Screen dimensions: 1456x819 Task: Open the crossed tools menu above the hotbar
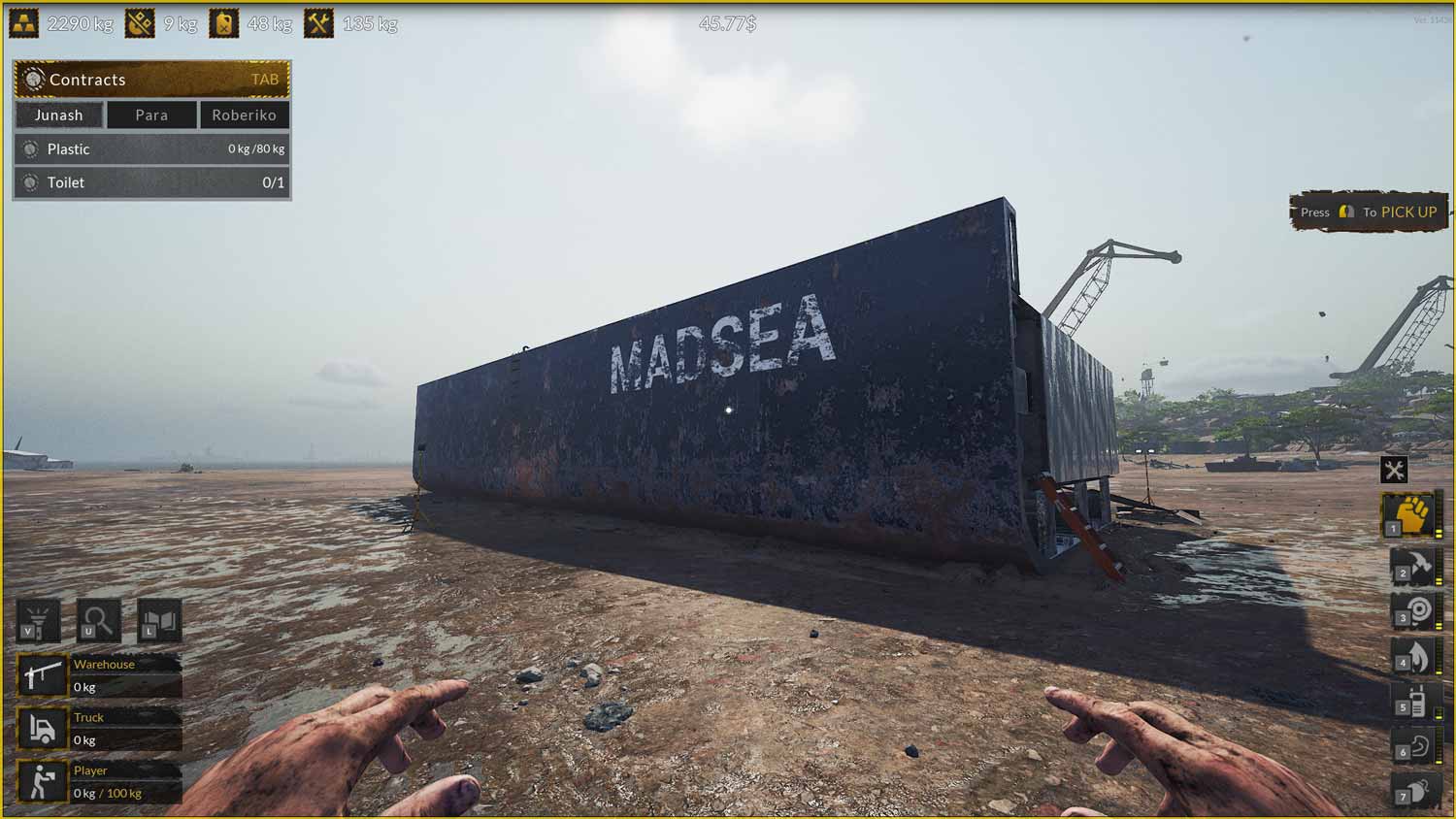1396,470
